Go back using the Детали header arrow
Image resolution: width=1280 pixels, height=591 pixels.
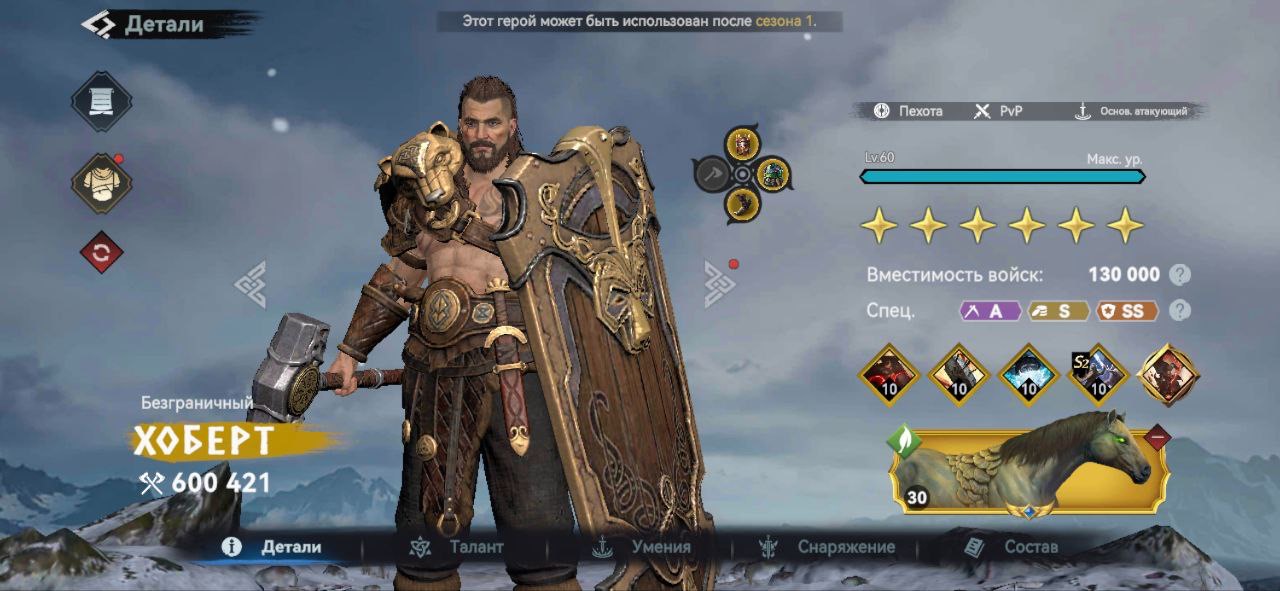tap(97, 24)
